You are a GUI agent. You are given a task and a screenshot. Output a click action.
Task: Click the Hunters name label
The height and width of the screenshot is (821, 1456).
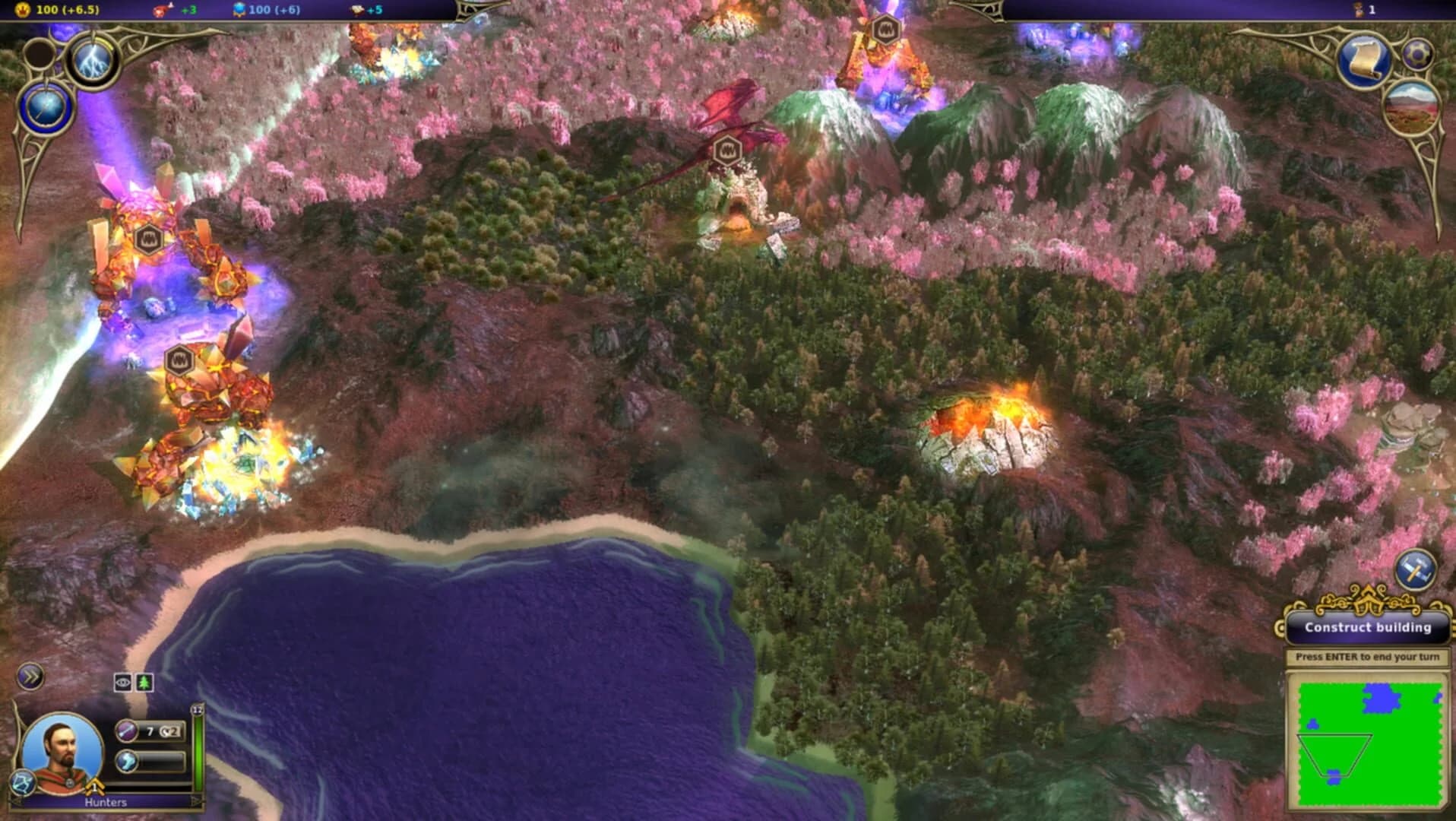[106, 803]
